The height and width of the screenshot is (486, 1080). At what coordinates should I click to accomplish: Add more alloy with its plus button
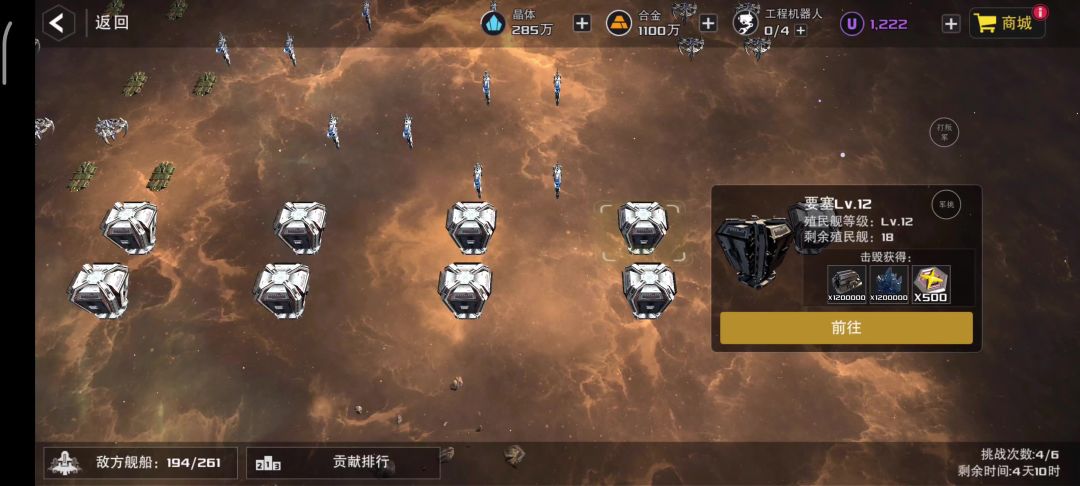(x=708, y=23)
